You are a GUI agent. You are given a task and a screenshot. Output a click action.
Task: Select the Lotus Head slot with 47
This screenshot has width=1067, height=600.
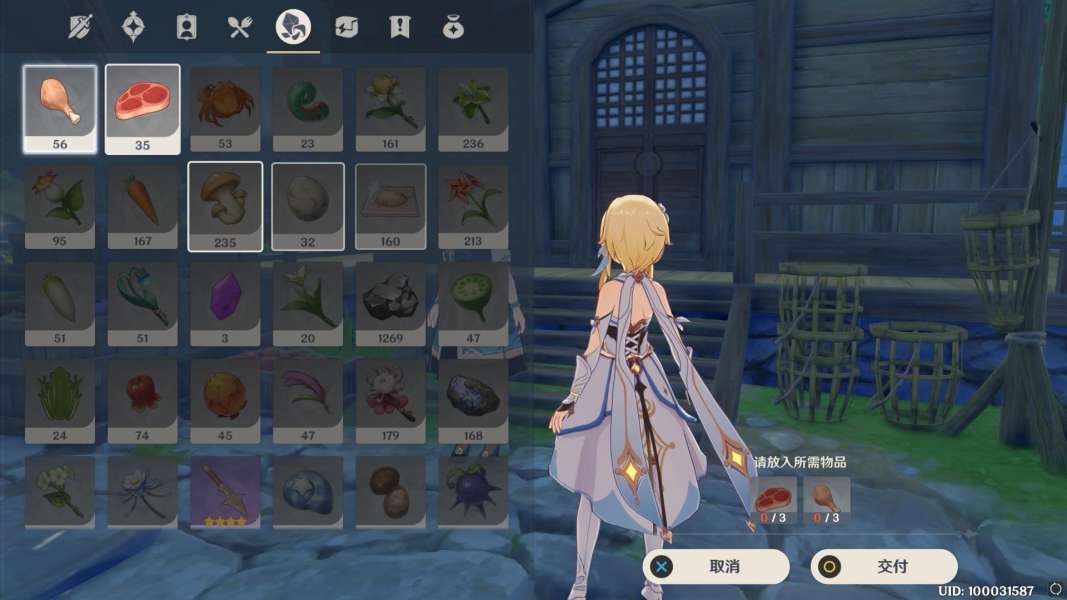tap(473, 304)
